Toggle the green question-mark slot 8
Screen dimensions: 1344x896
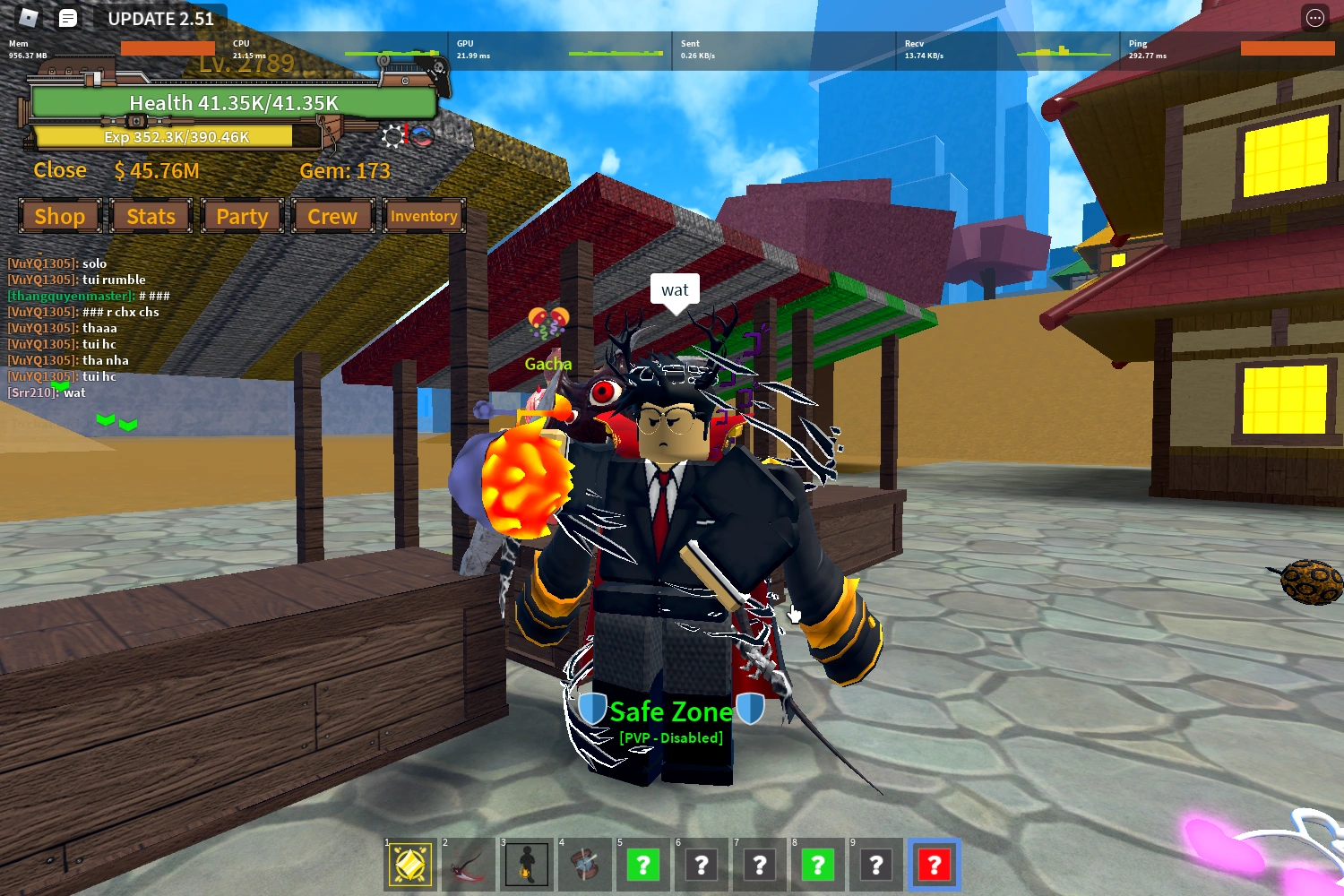coord(817,865)
